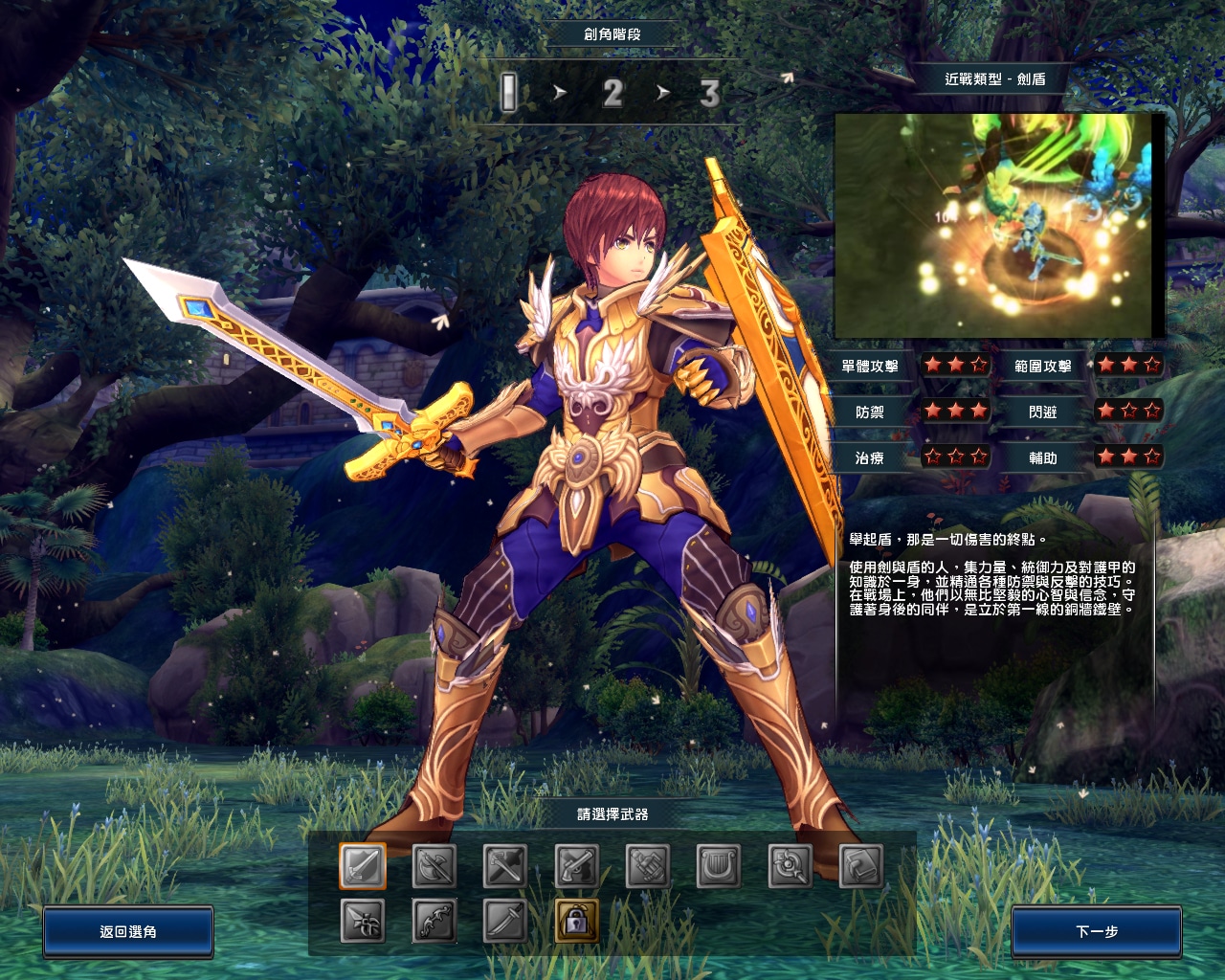Select the sword and shield weapon
This screenshot has width=1225, height=980.
pyautogui.click(x=363, y=867)
